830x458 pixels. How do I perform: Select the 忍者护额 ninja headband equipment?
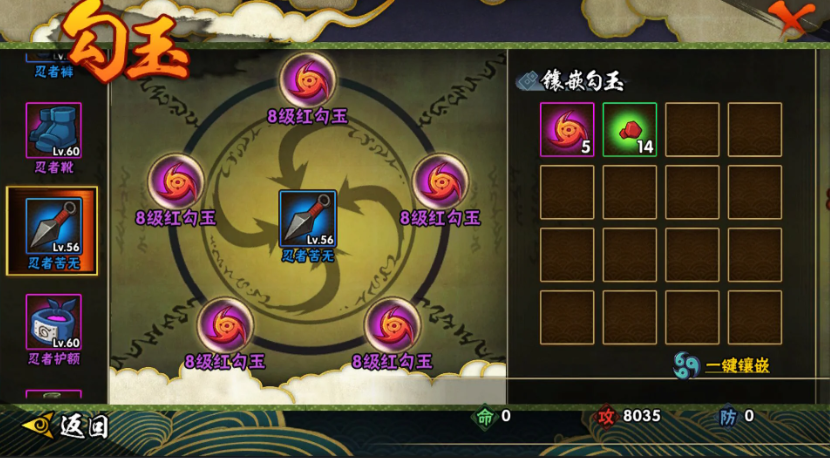(54, 322)
